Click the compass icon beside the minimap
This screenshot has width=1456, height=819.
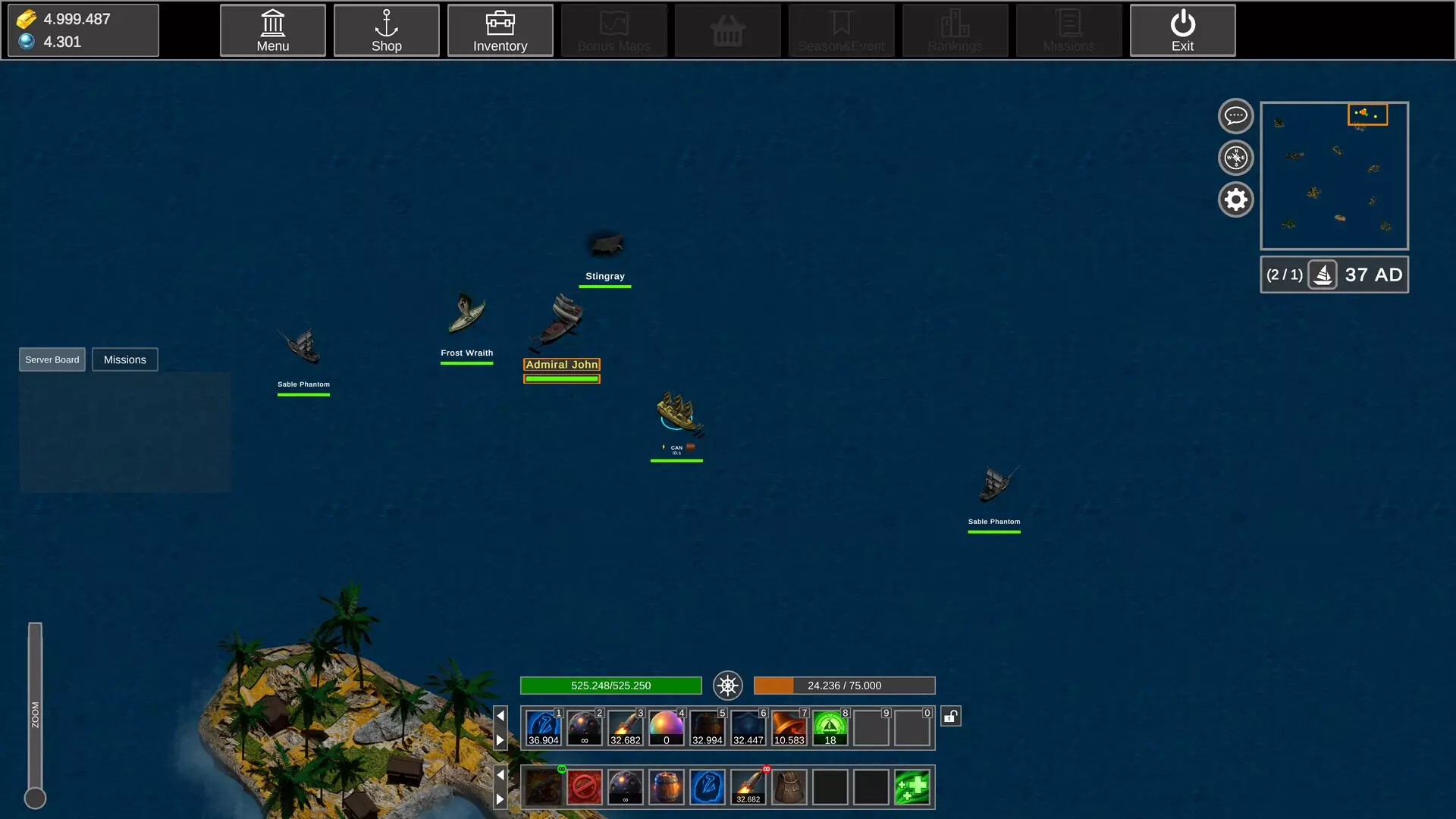[1235, 158]
